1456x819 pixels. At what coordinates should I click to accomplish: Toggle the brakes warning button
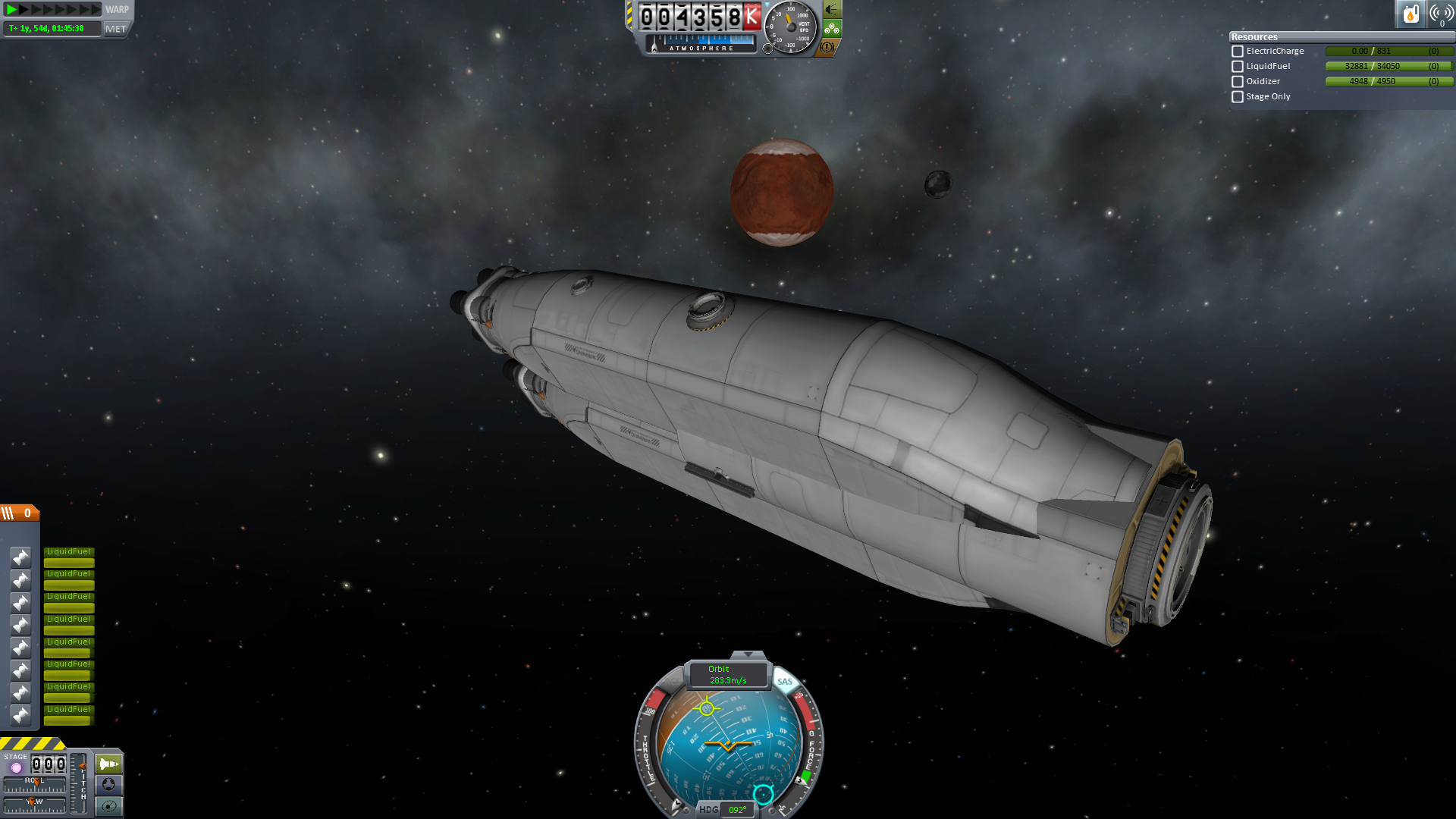pyautogui.click(x=827, y=47)
